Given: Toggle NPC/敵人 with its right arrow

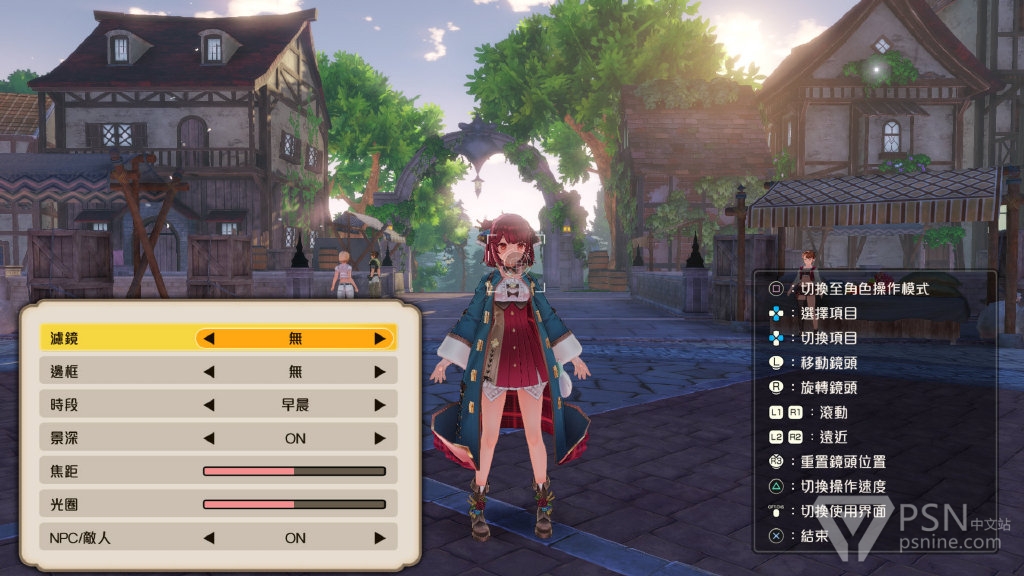Looking at the screenshot, I should 380,537.
